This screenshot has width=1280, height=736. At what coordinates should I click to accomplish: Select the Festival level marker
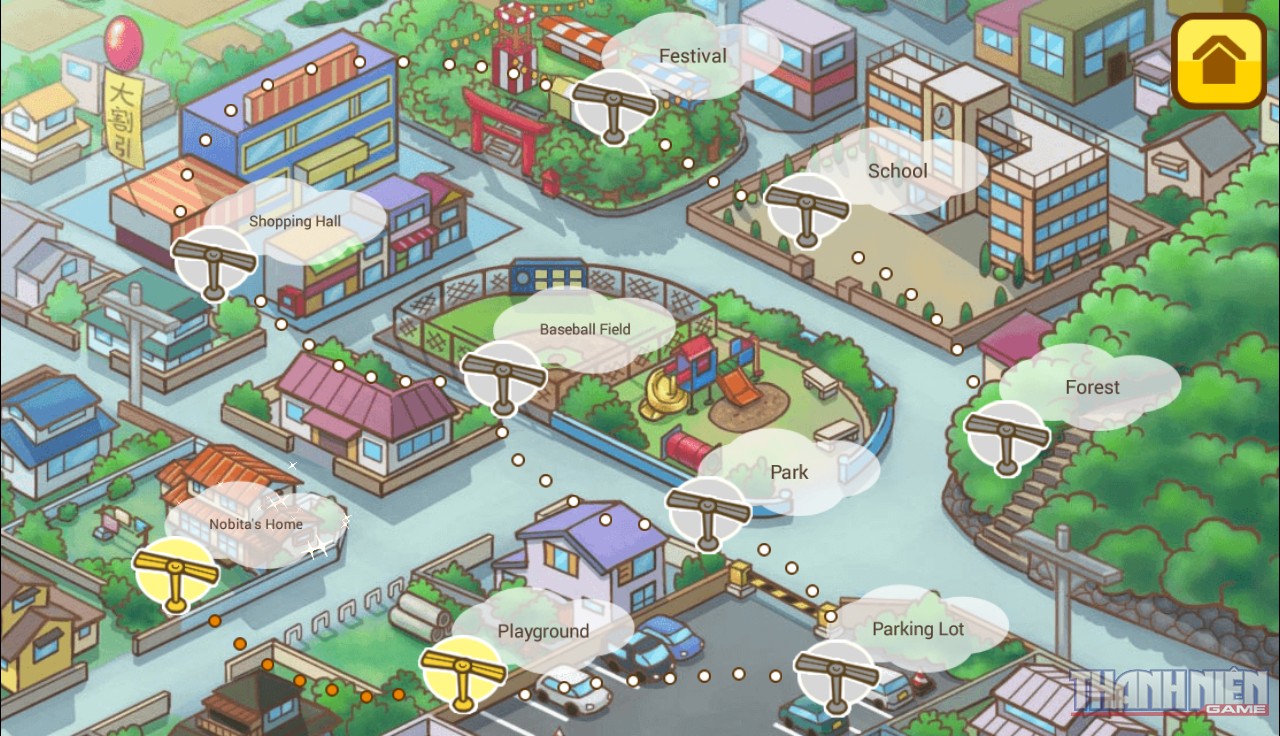613,105
